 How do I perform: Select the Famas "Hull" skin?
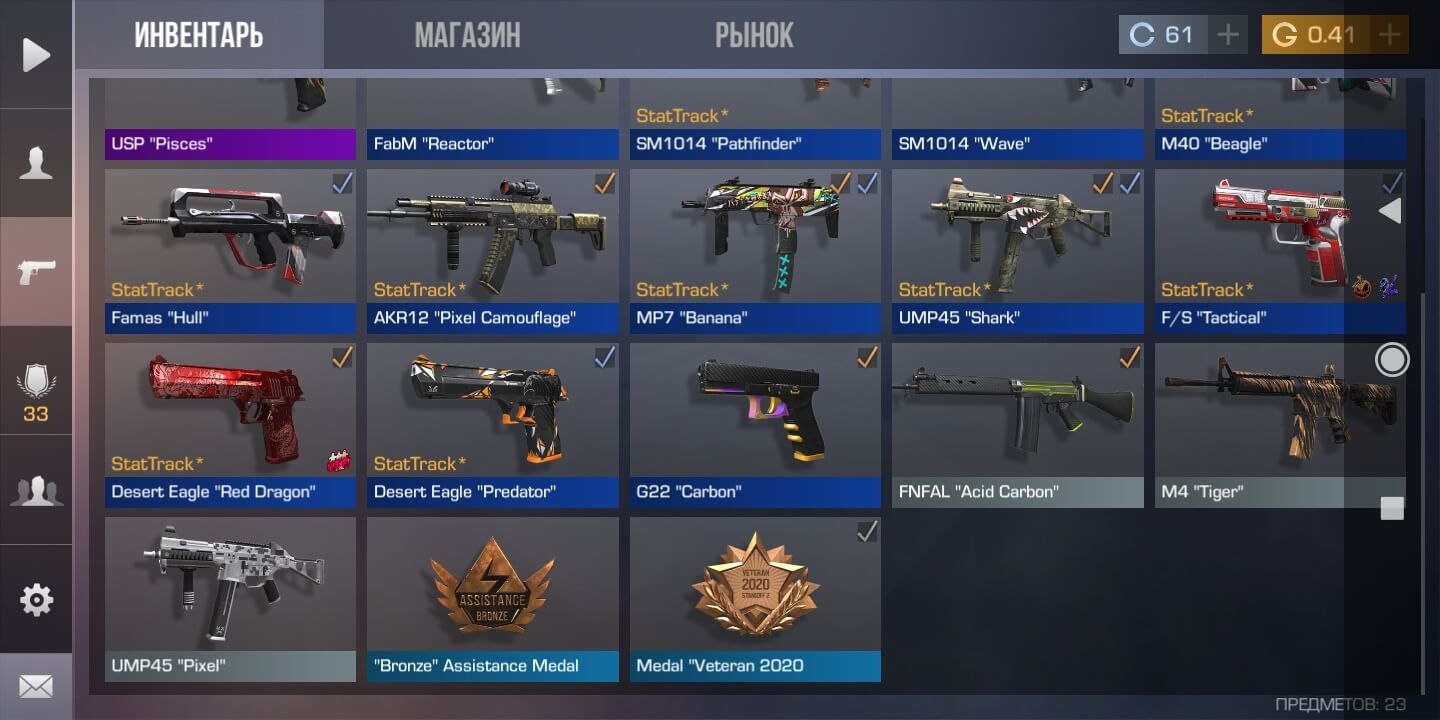click(230, 250)
